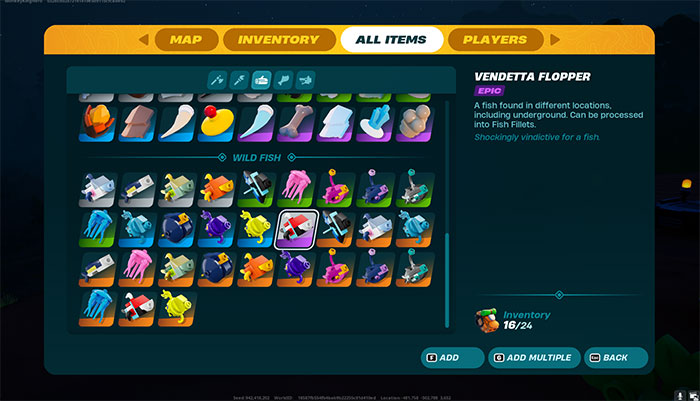
Task: Show the Players tab
Action: [494, 40]
